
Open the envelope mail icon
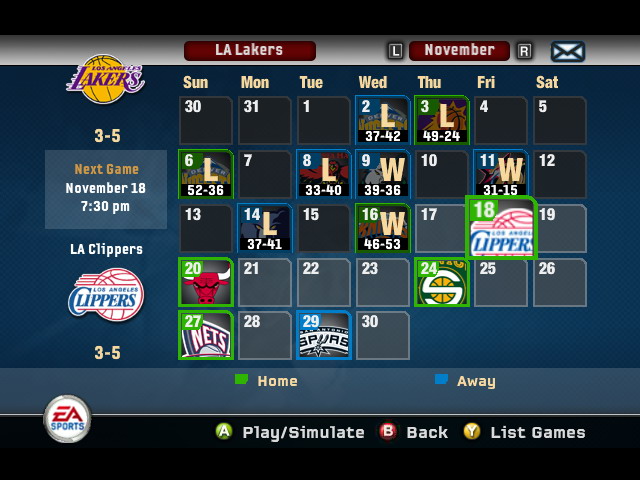567,51
